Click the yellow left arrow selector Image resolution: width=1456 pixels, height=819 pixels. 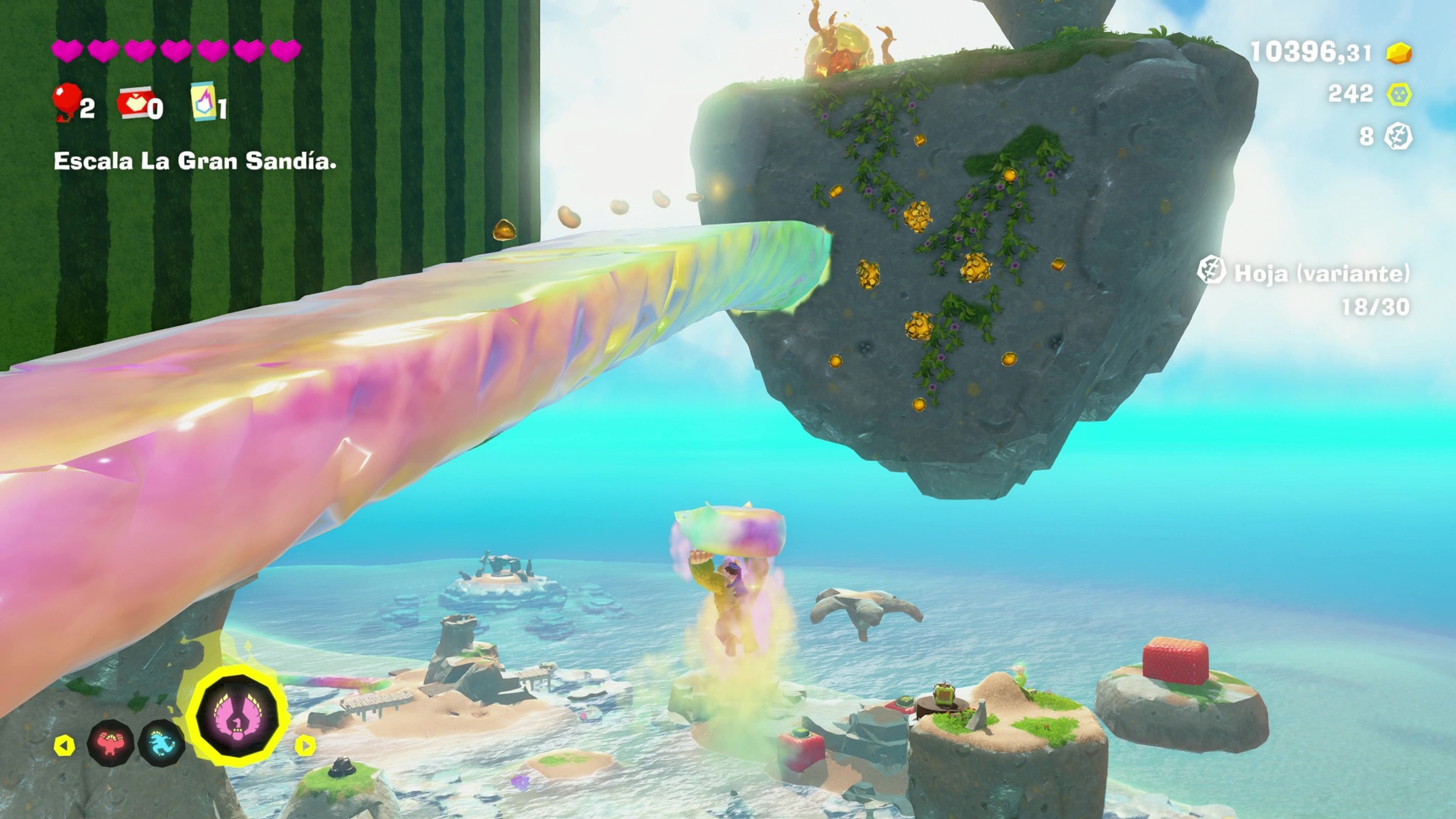coord(64,745)
